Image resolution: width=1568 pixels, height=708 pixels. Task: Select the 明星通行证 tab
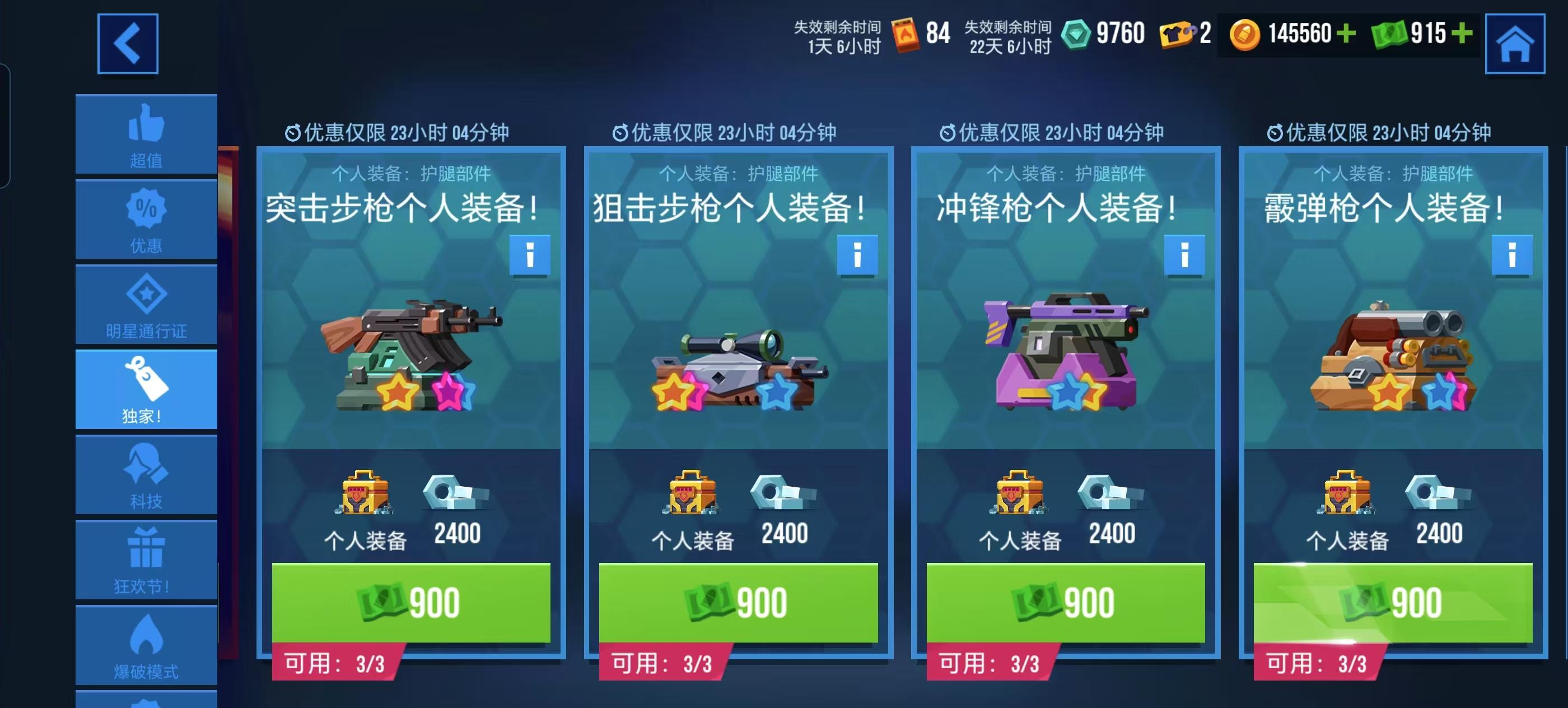point(146,304)
